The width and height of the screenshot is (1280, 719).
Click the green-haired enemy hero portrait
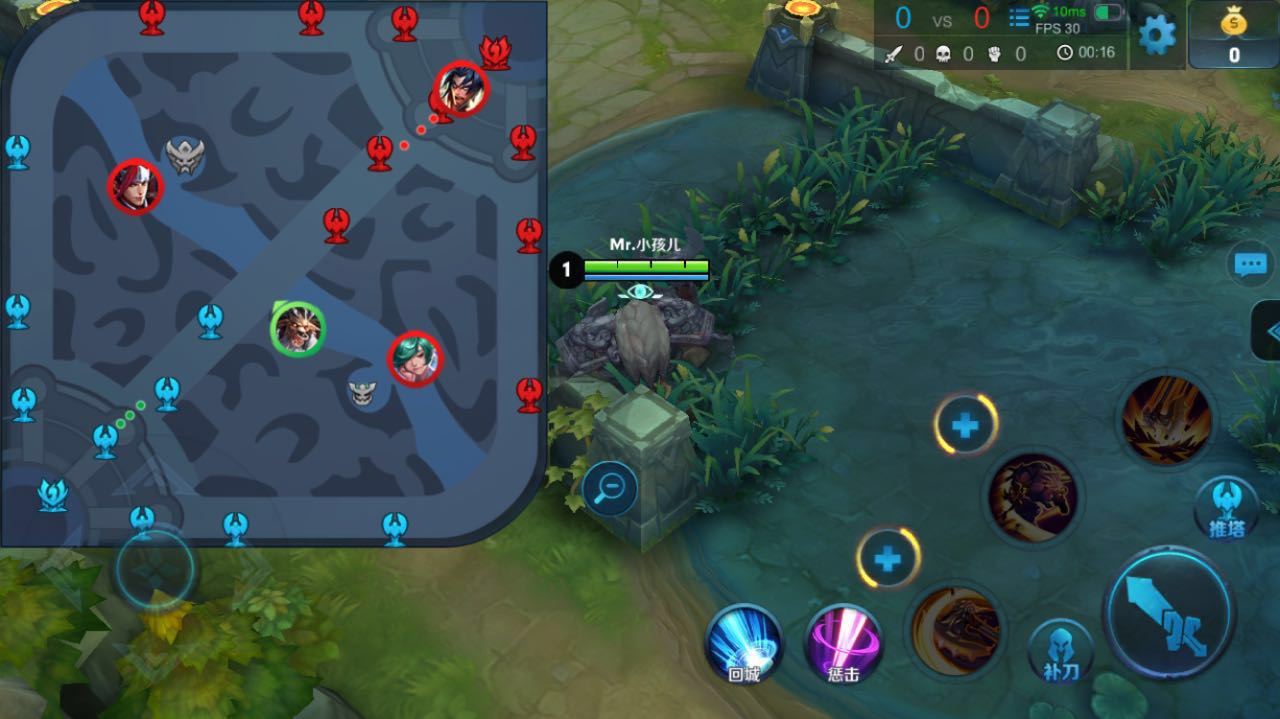[415, 359]
